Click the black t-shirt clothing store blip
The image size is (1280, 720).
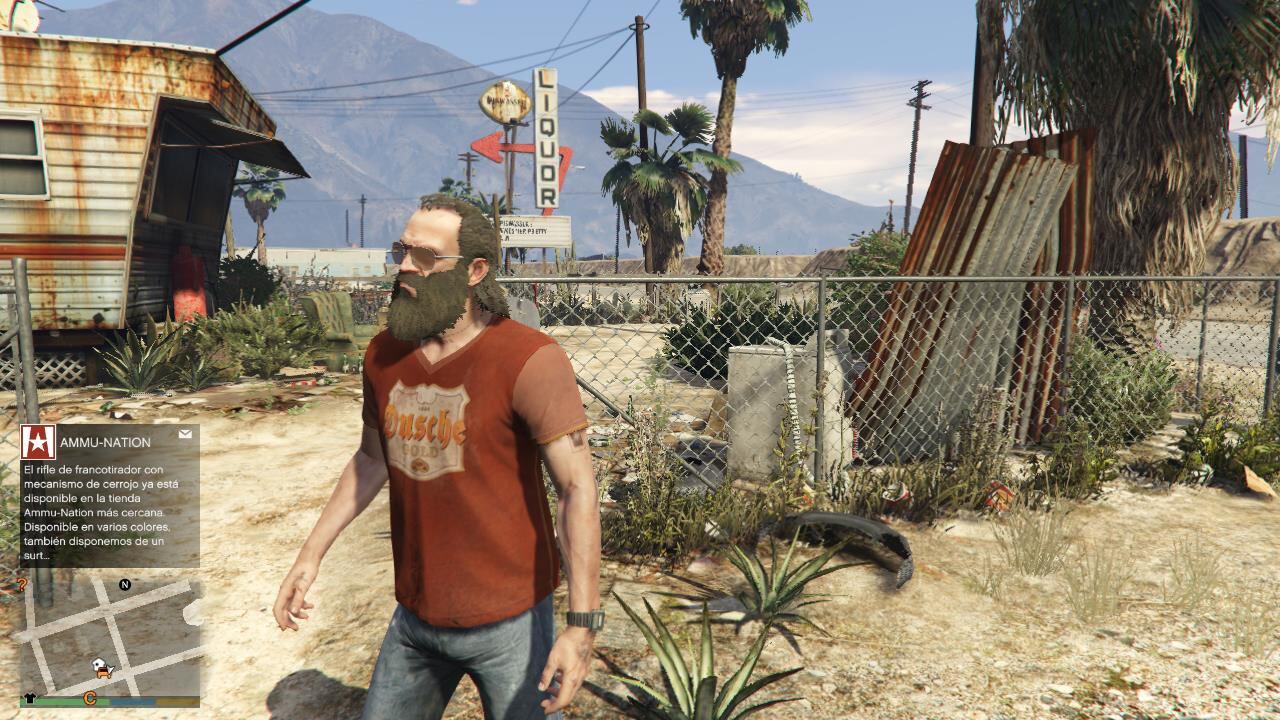tap(29, 698)
